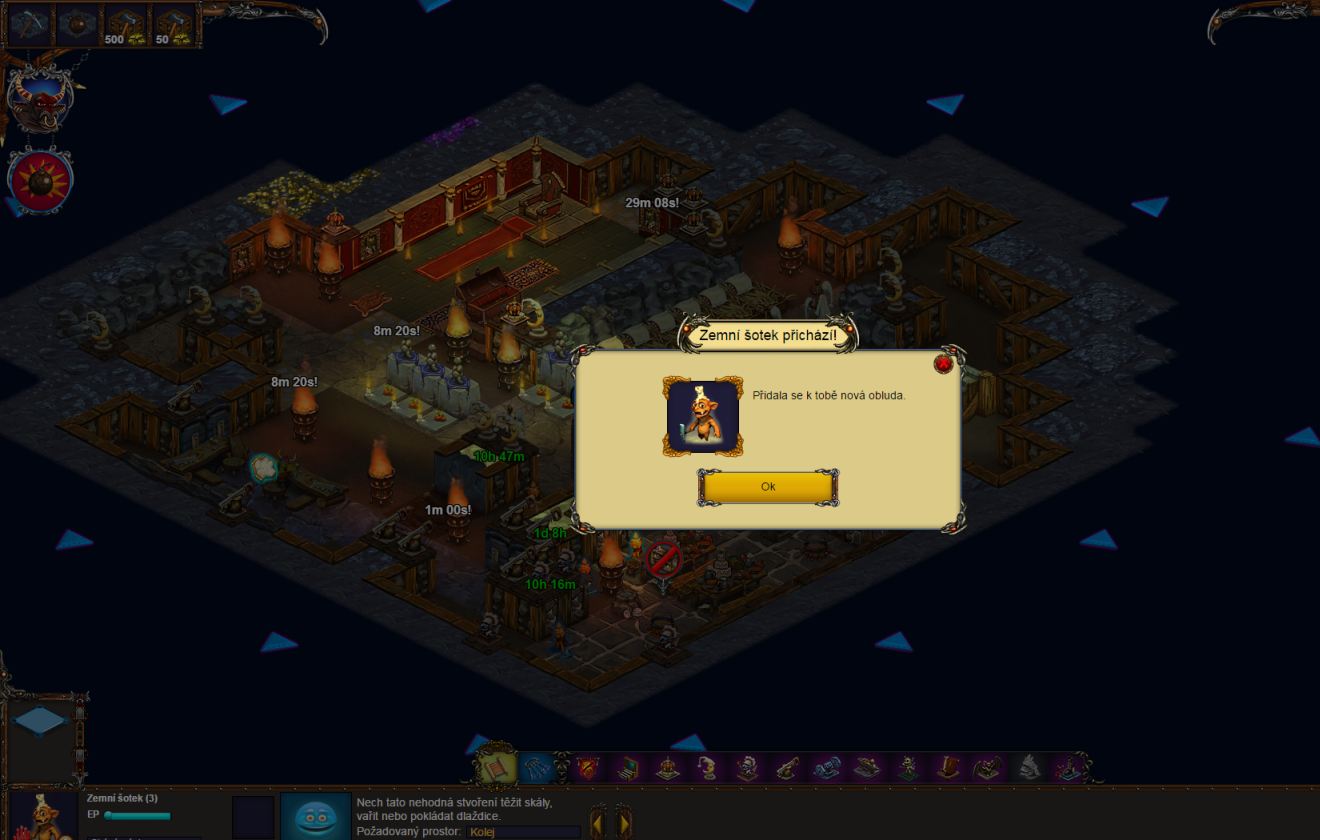Viewport: 1320px width, 840px height.
Task: Click the left yellow arrow button
Action: pyautogui.click(x=597, y=822)
